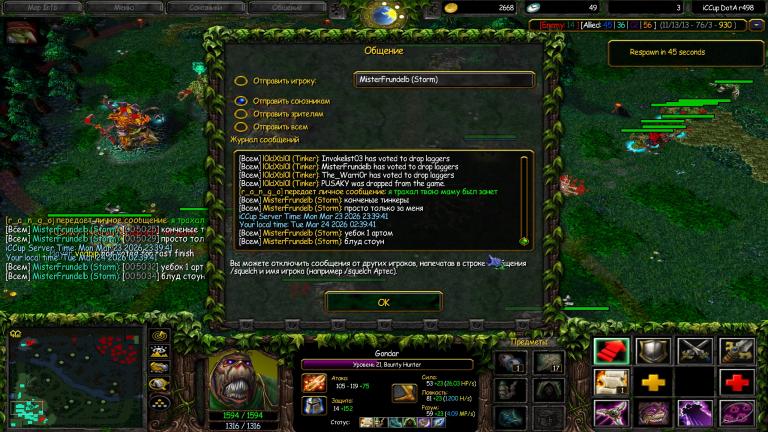The width and height of the screenshot is (768, 432).
Task: Click the crossed swords attack icon
Action: [694, 350]
